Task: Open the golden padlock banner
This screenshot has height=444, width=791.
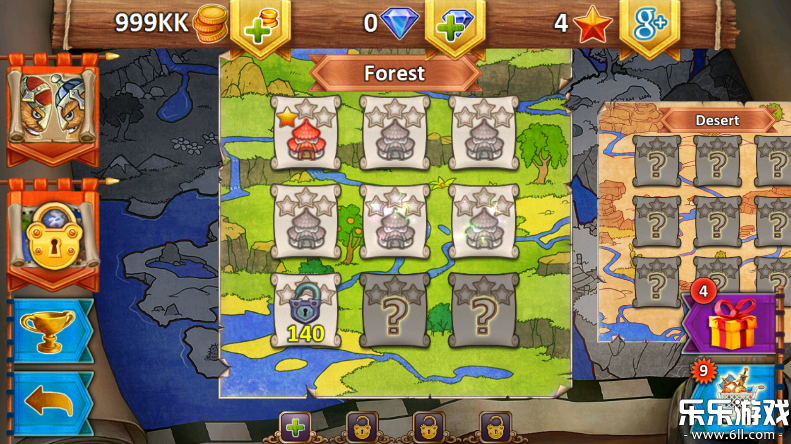Action: 51,232
